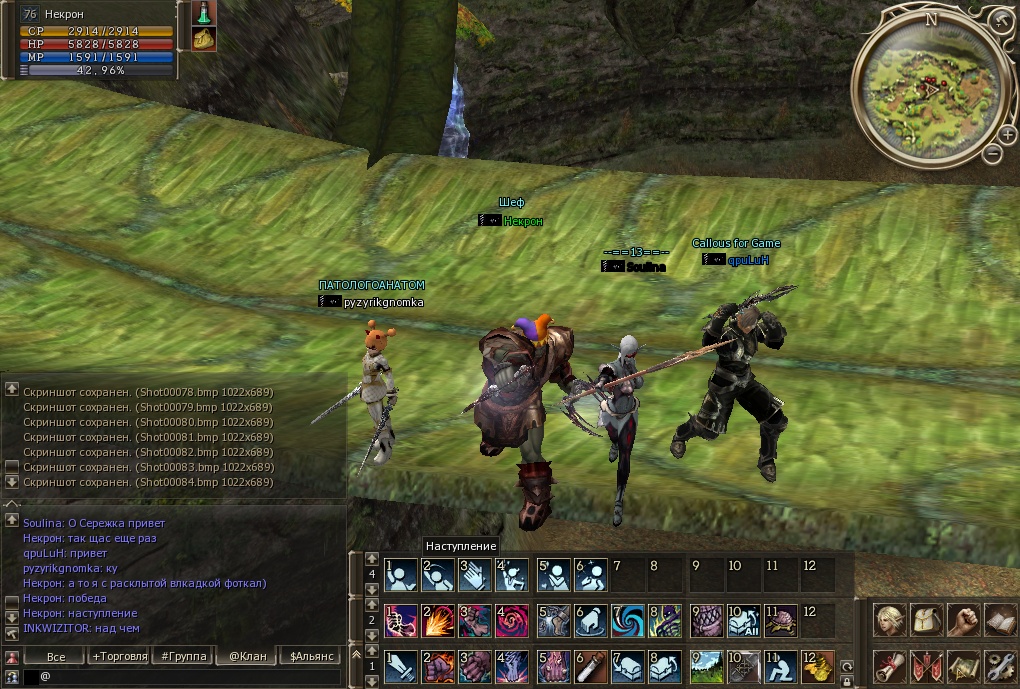Viewport: 1020px width, 689px height.
Task: Open the skills book icon
Action: point(999,620)
